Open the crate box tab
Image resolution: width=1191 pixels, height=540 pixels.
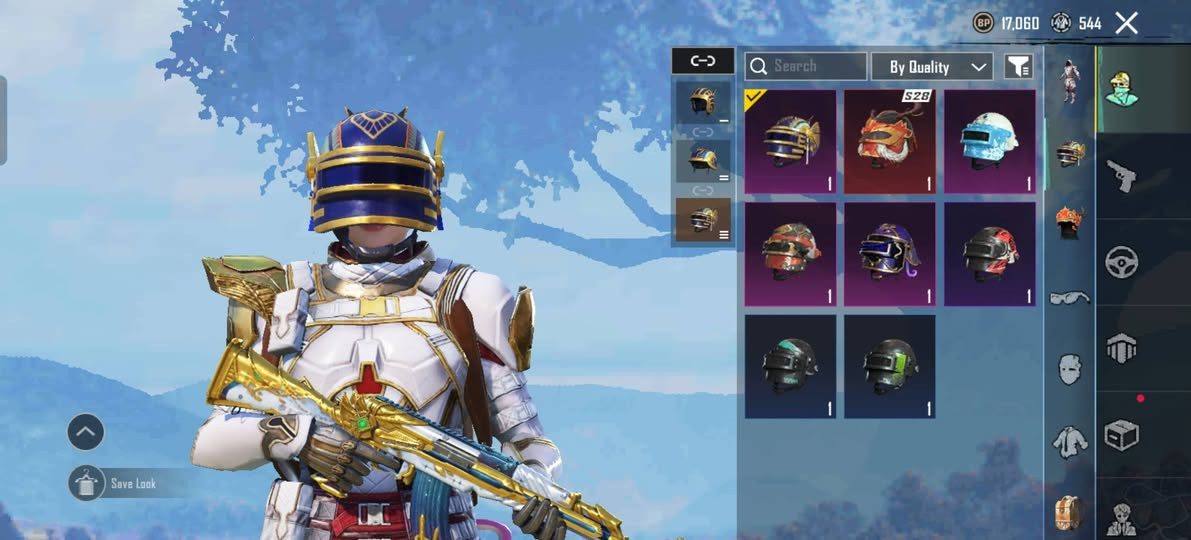(x=1121, y=436)
